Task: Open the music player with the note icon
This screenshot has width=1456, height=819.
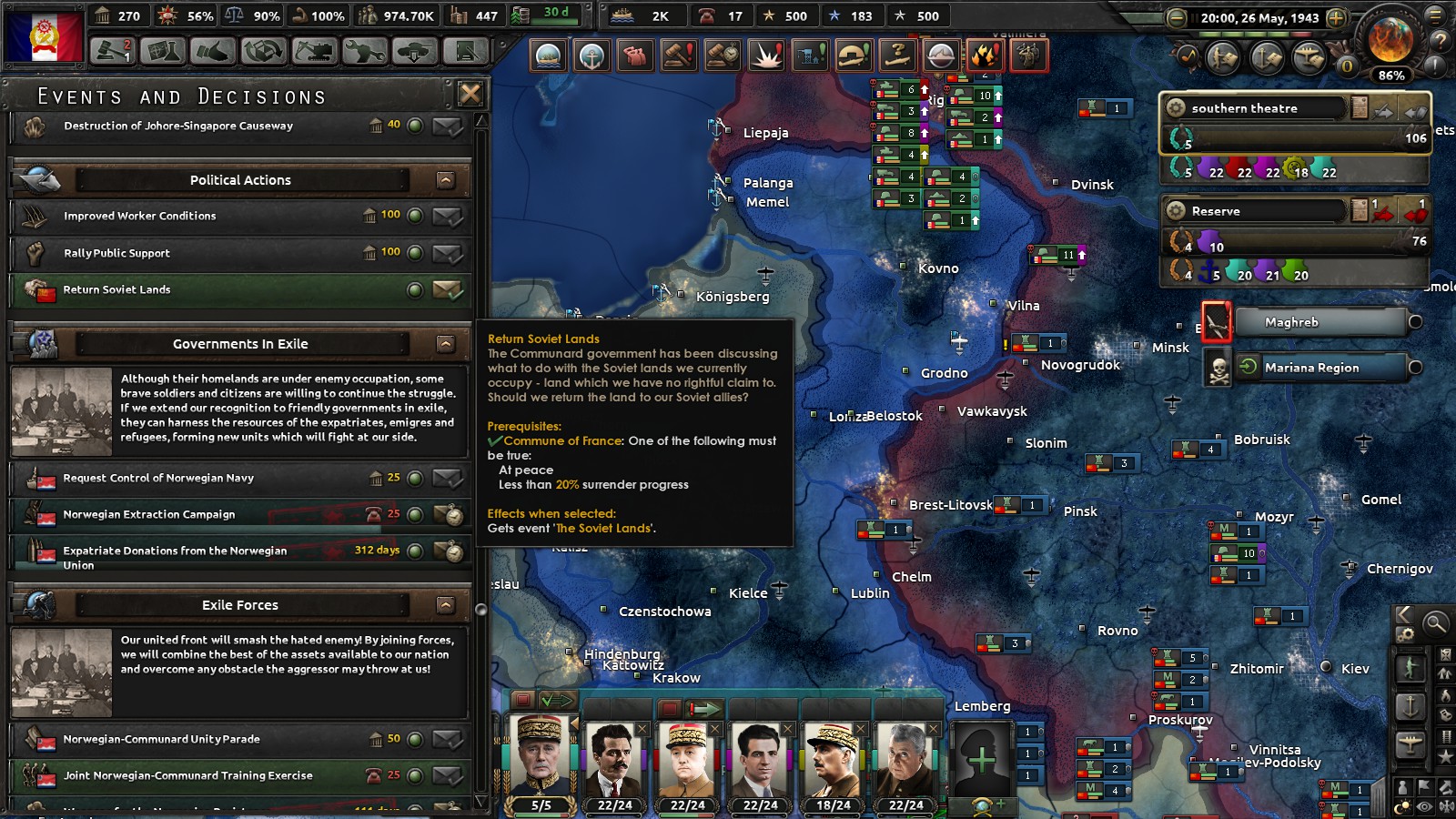Action: pyautogui.click(x=1188, y=55)
